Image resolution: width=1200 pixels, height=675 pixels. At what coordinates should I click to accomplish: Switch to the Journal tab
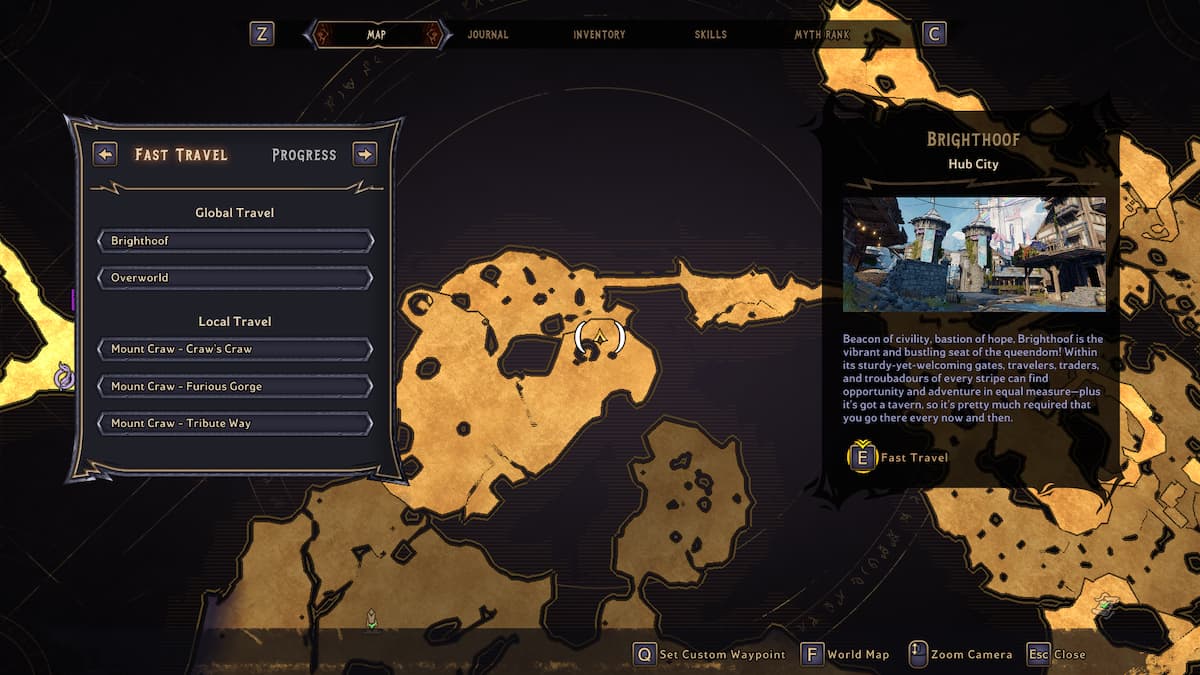pyautogui.click(x=488, y=35)
